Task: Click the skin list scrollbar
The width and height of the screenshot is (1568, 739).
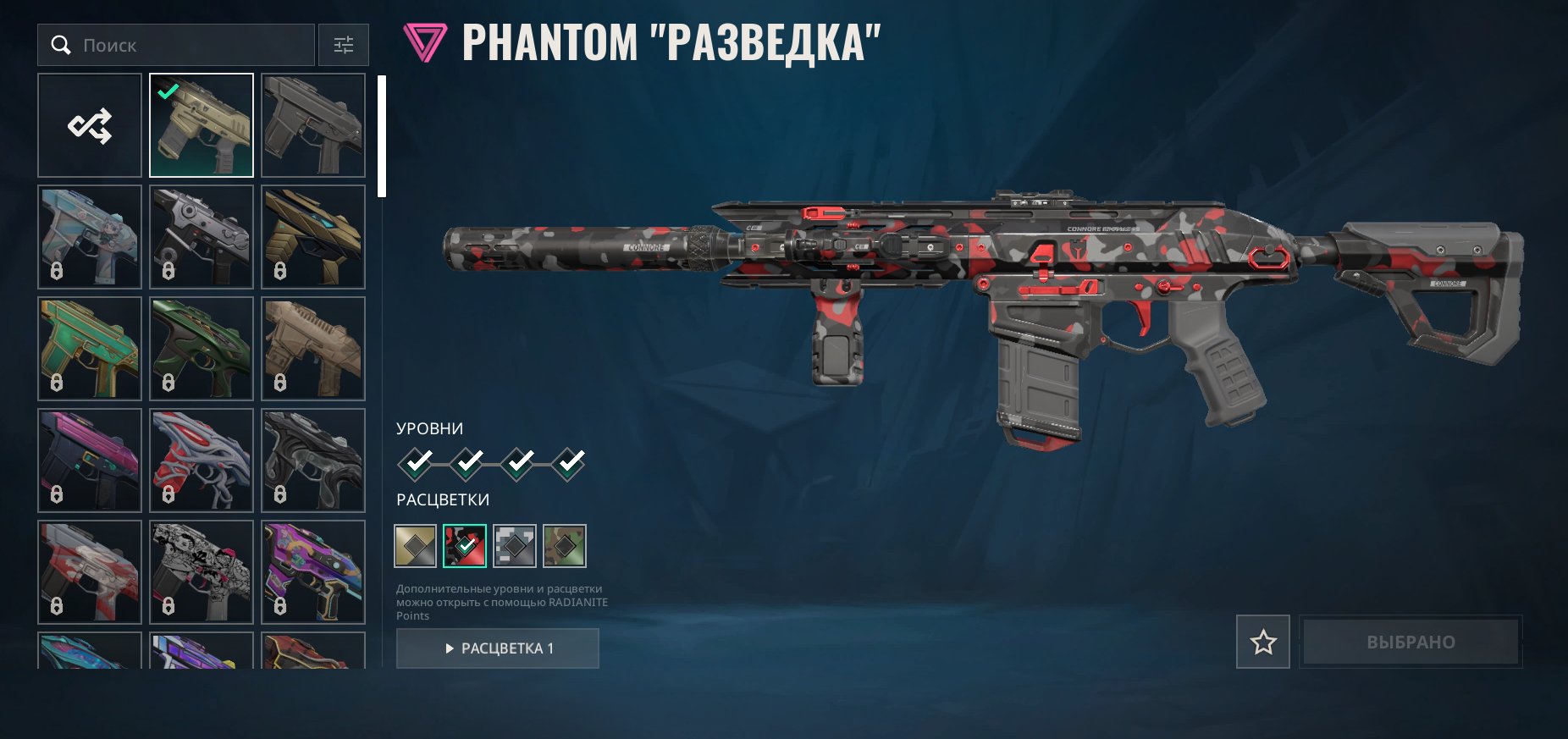Action: tap(382, 136)
